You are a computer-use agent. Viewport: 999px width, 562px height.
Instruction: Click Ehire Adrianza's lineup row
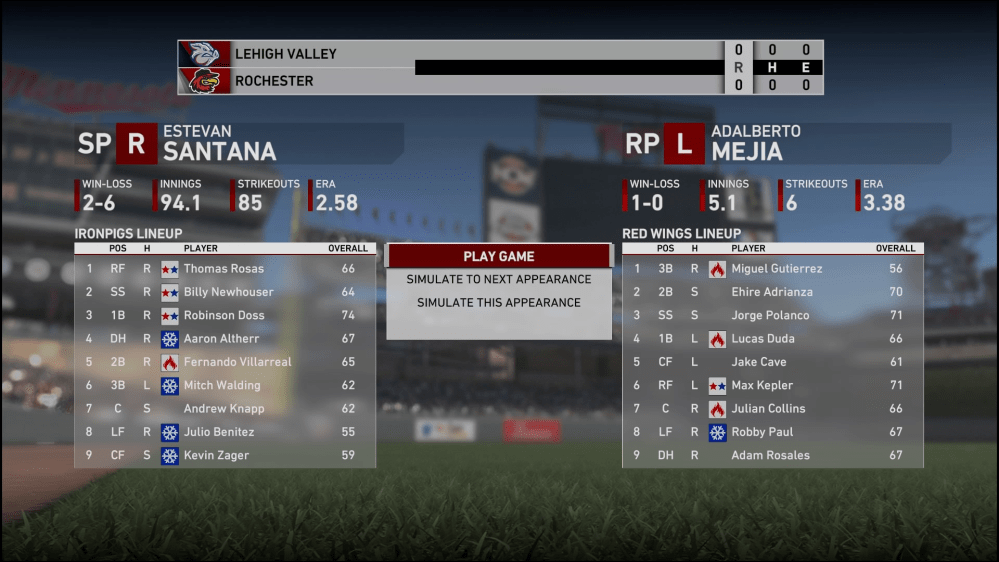771,292
